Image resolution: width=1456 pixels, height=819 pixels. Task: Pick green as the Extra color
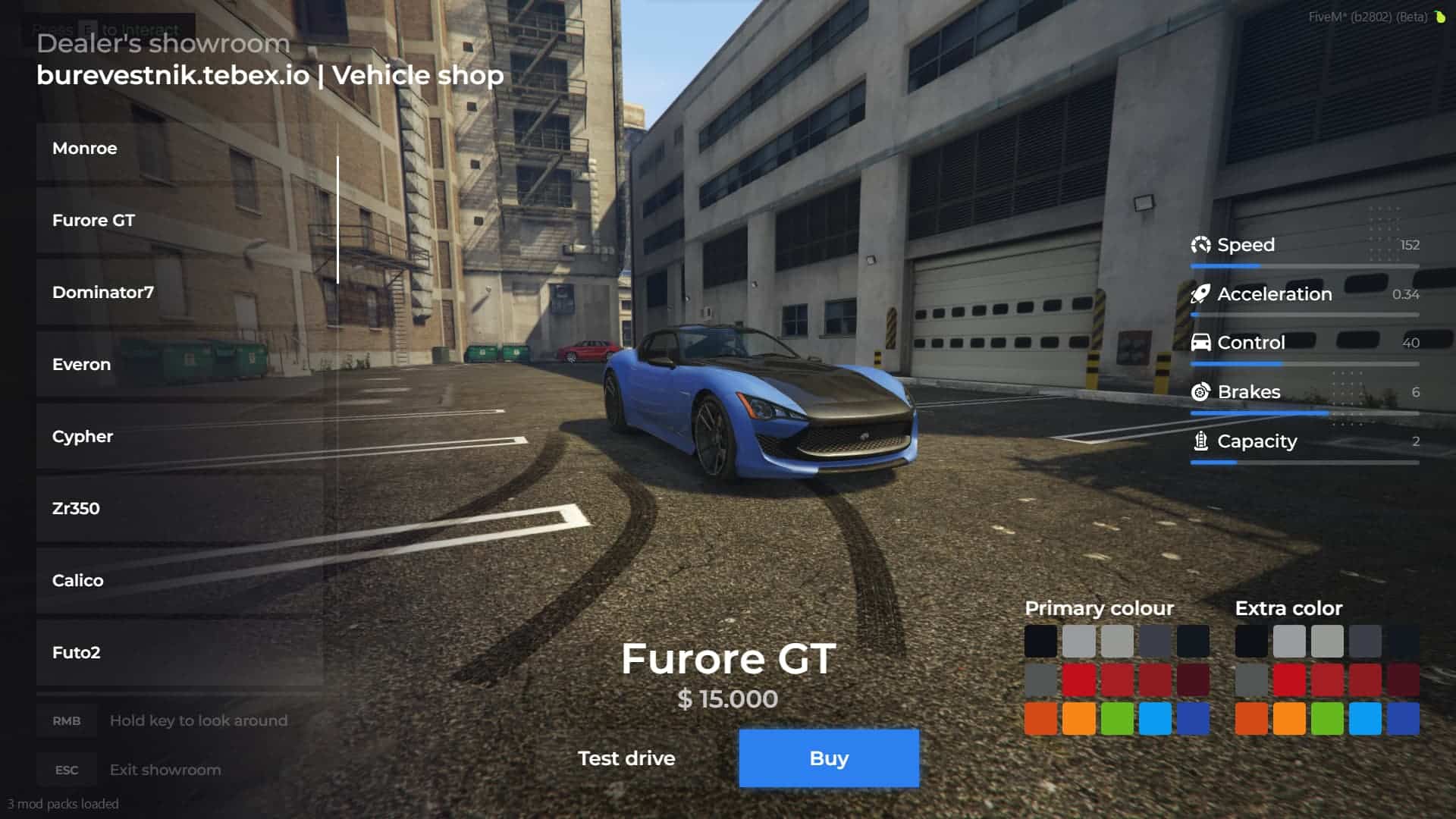click(x=1328, y=720)
